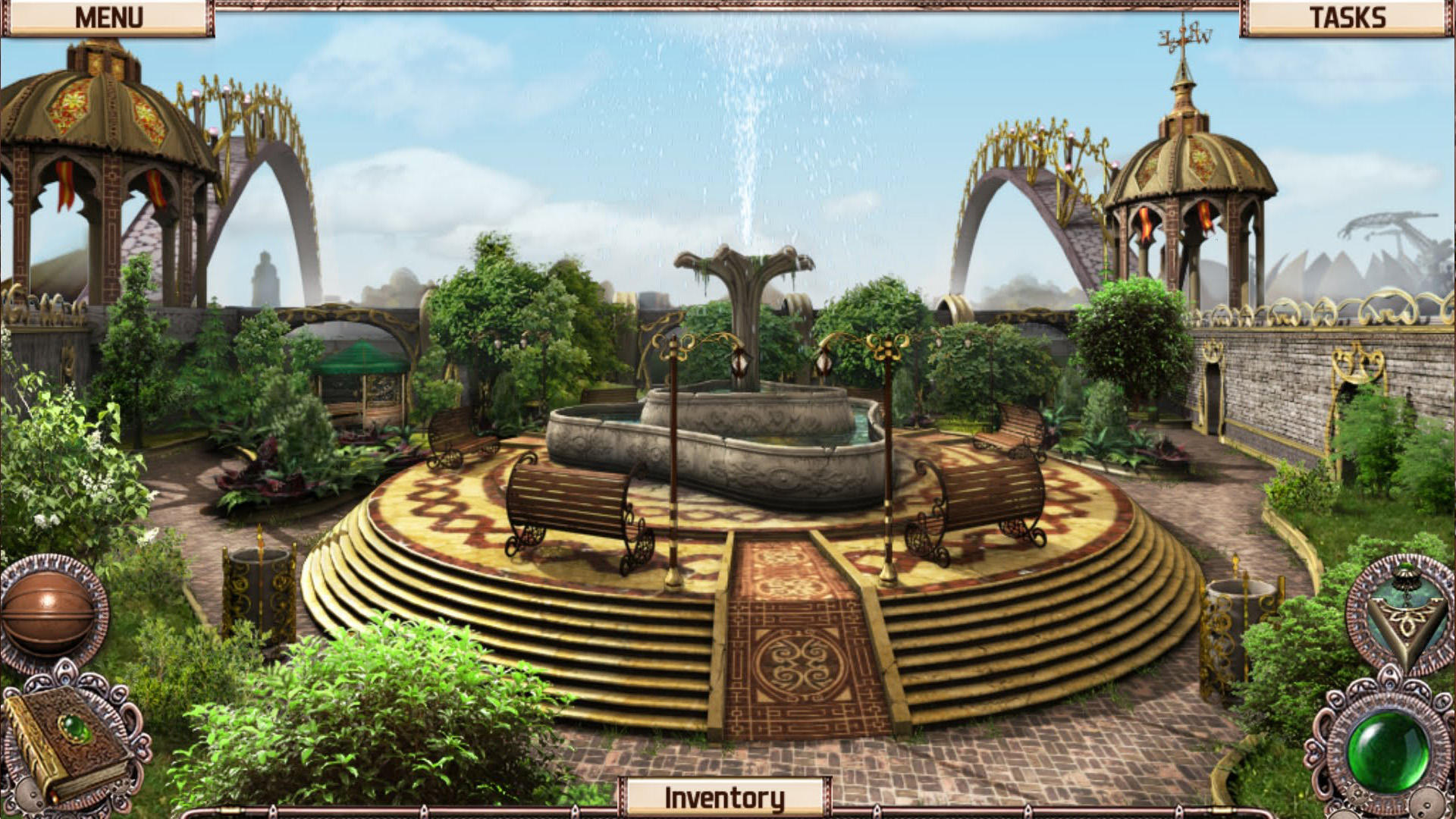Image resolution: width=1456 pixels, height=819 pixels.
Task: Open the Inventory bar
Action: pyautogui.click(x=726, y=795)
